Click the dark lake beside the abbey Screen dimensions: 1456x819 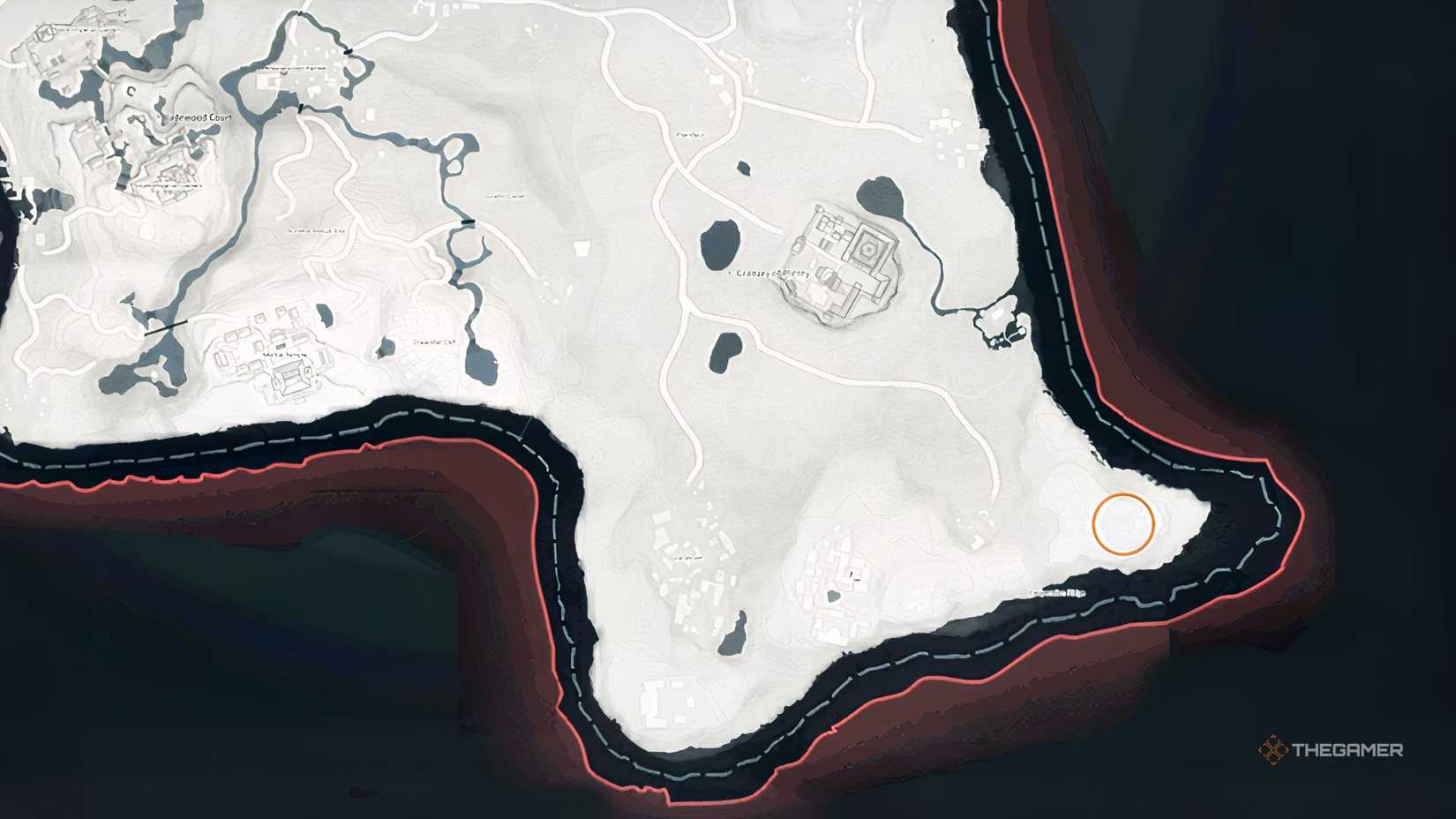(x=880, y=196)
